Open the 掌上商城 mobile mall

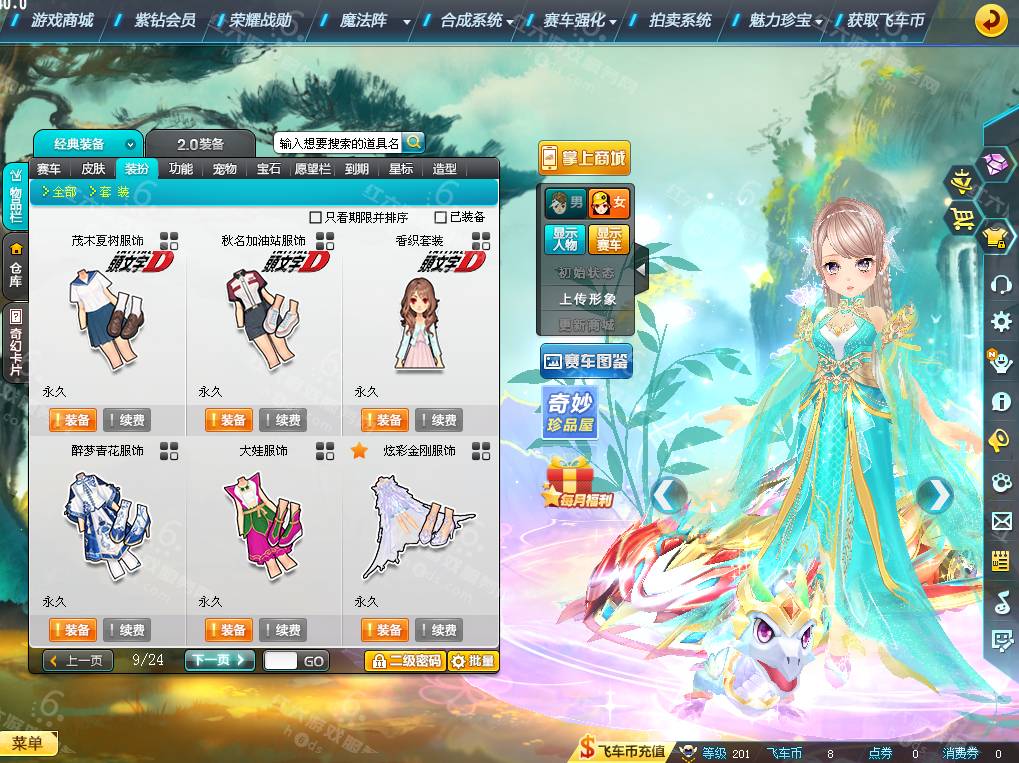point(584,157)
